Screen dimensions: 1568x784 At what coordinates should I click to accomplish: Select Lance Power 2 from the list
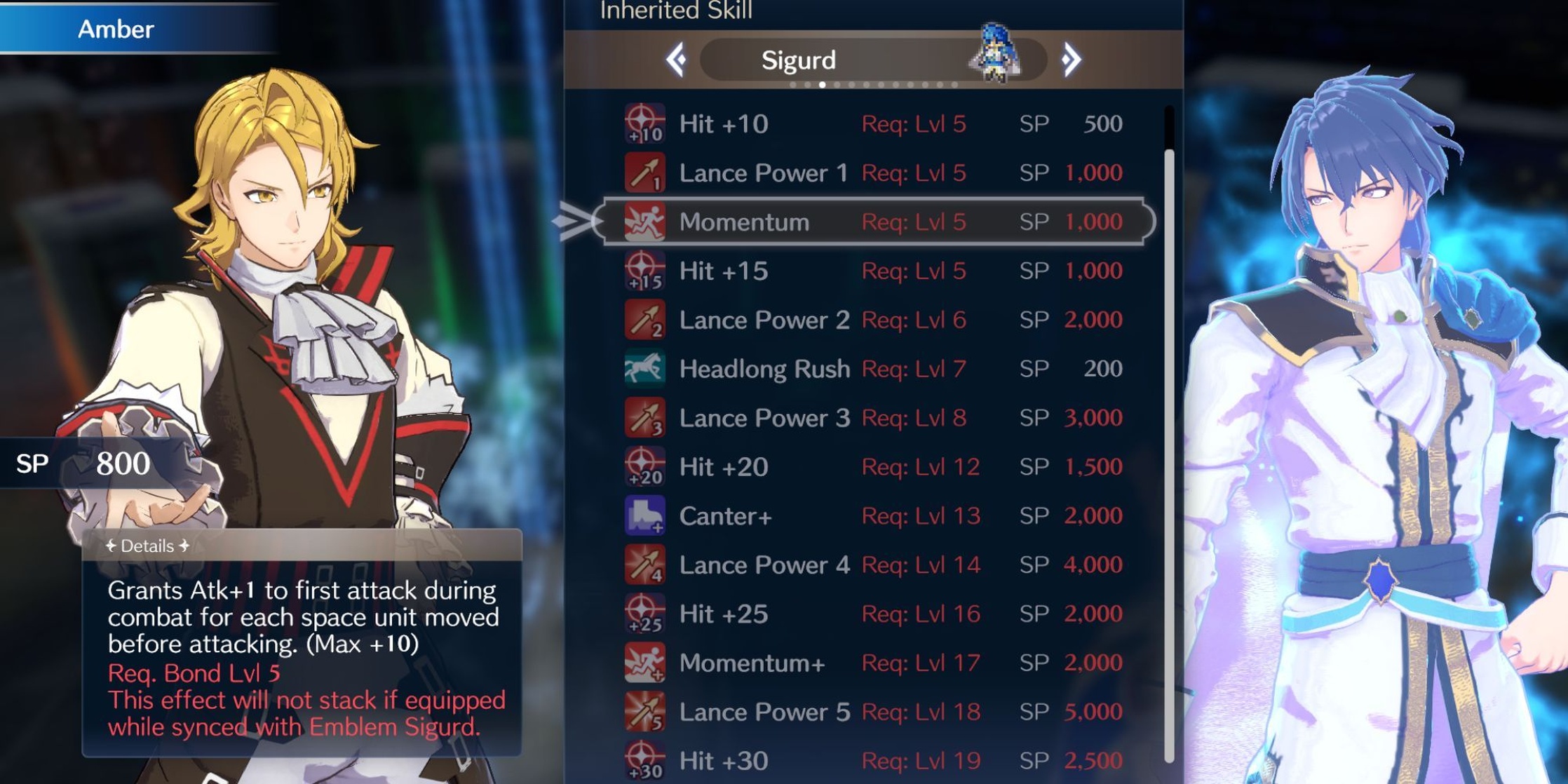click(873, 320)
